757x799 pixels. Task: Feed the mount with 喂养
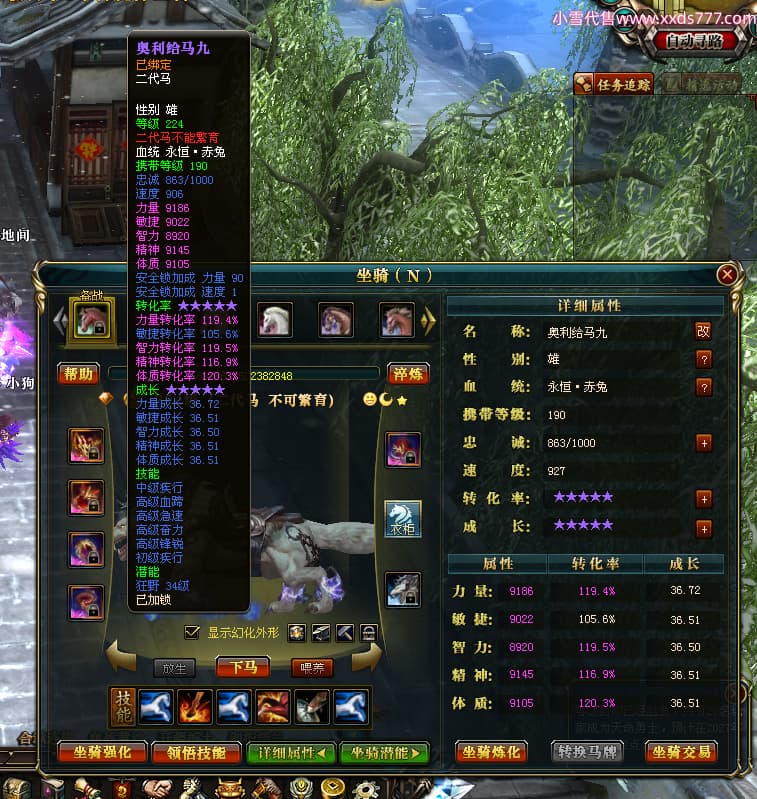tap(311, 667)
